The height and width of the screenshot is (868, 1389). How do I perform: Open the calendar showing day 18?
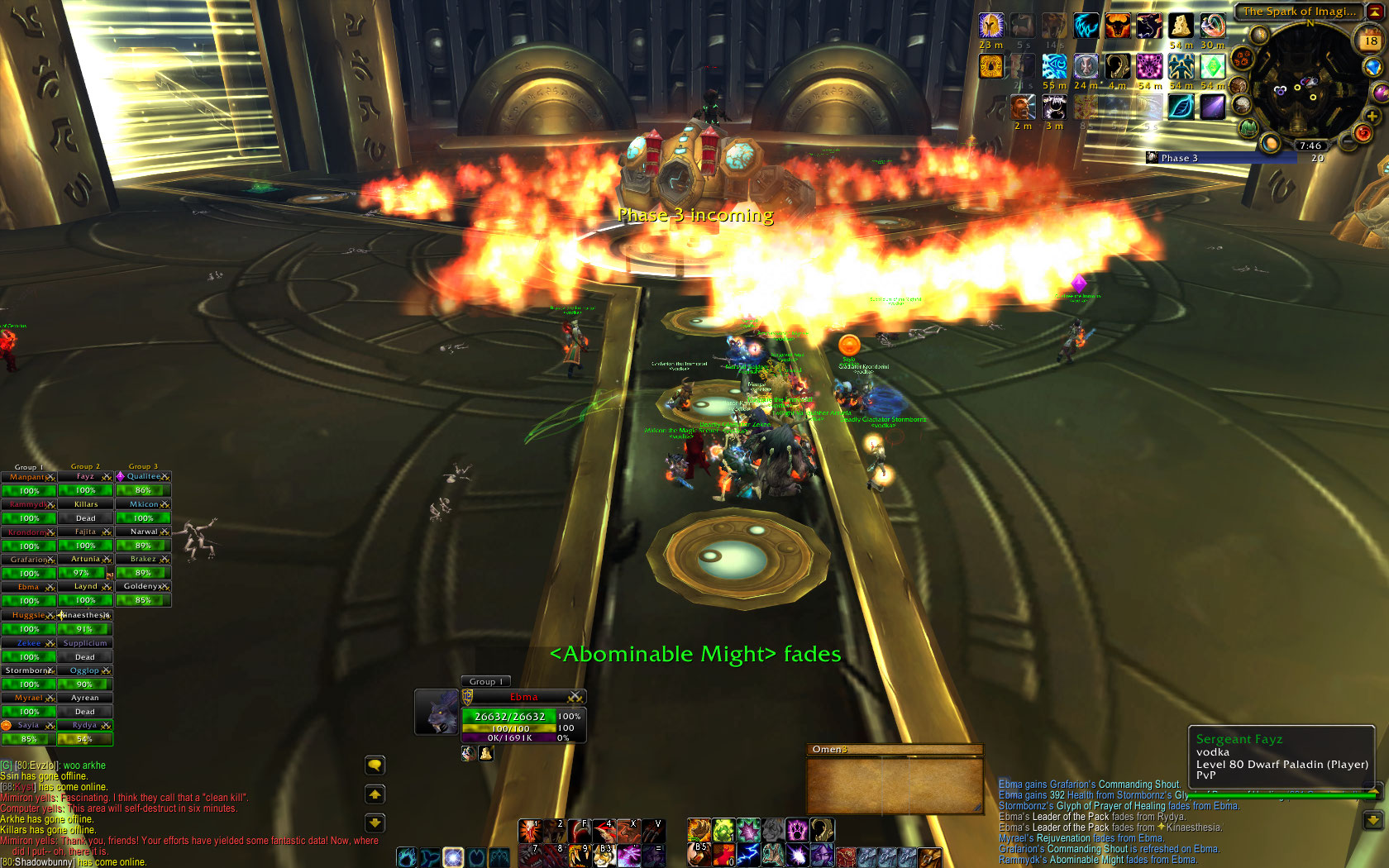[1371, 41]
